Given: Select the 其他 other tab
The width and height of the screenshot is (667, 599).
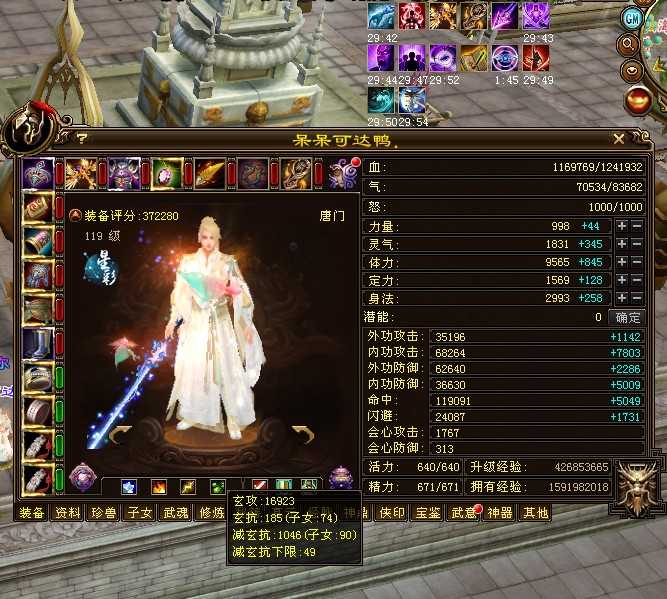Looking at the screenshot, I should click(535, 513).
